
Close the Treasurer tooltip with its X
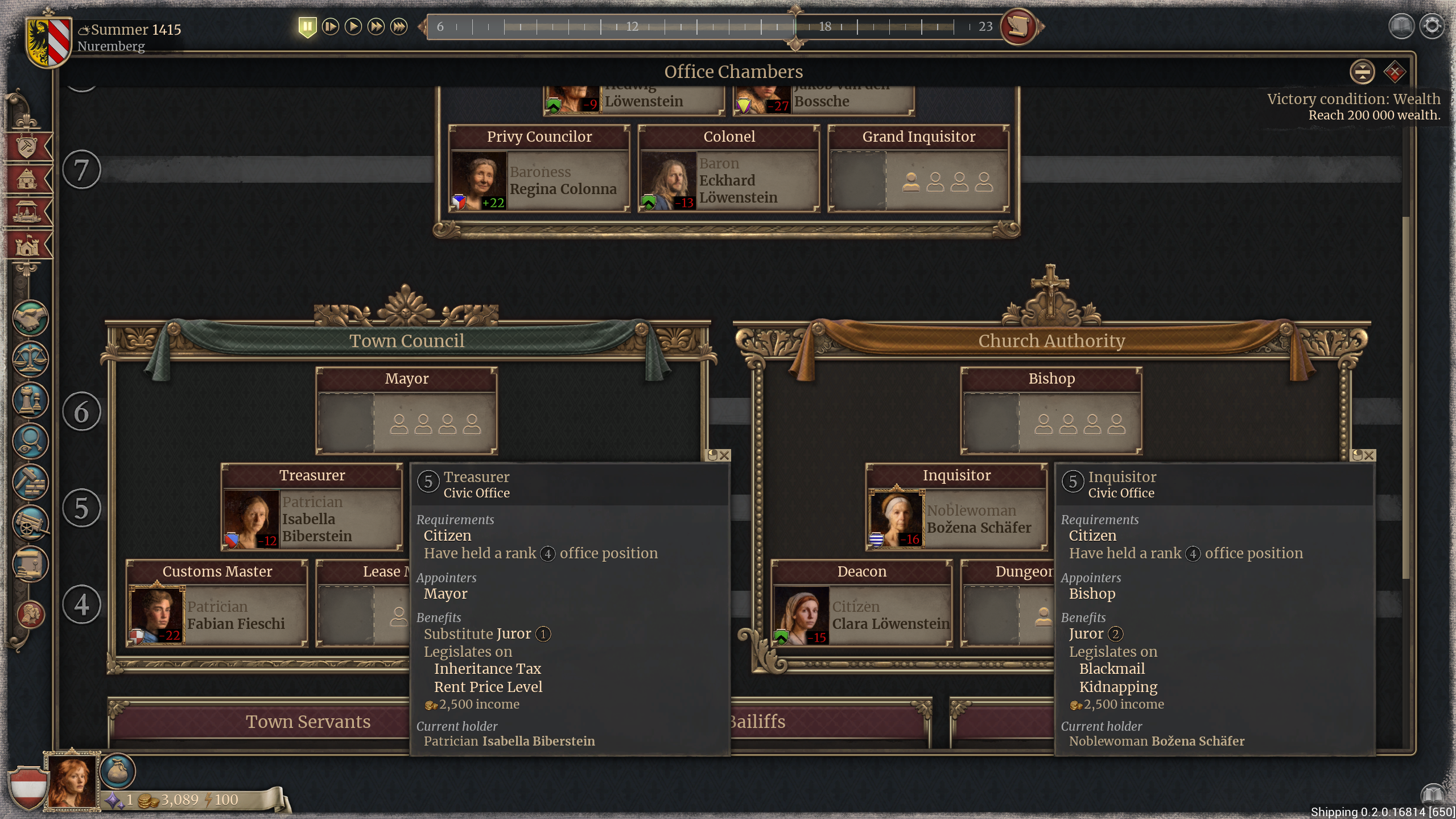724,455
